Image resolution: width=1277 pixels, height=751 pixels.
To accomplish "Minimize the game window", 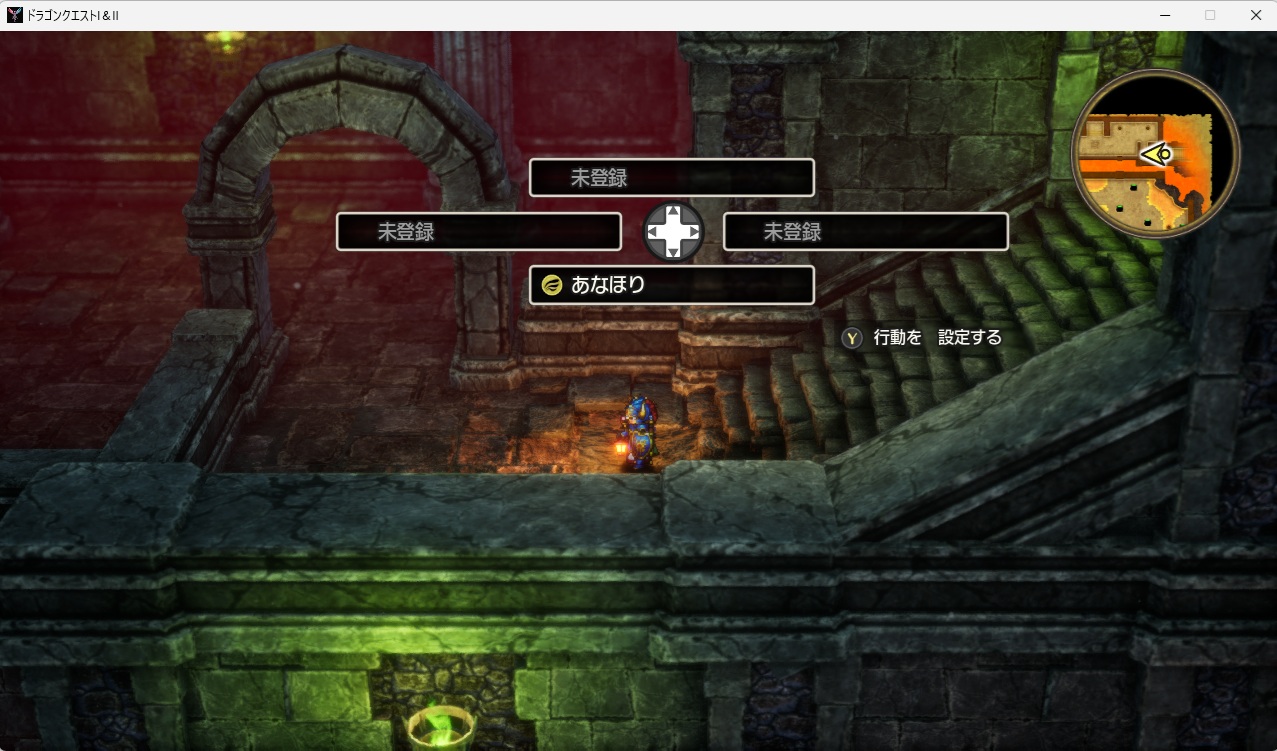I will tap(1165, 15).
